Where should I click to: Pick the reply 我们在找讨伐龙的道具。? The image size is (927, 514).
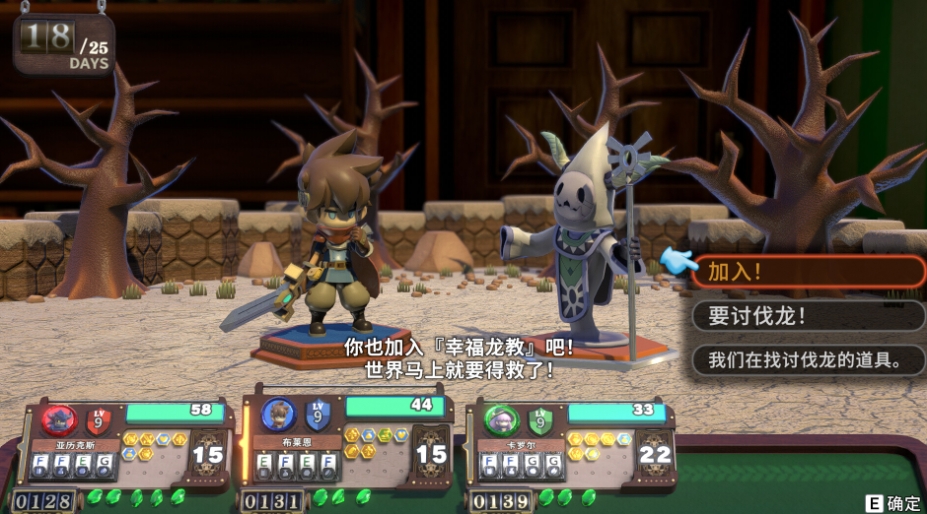(x=807, y=360)
